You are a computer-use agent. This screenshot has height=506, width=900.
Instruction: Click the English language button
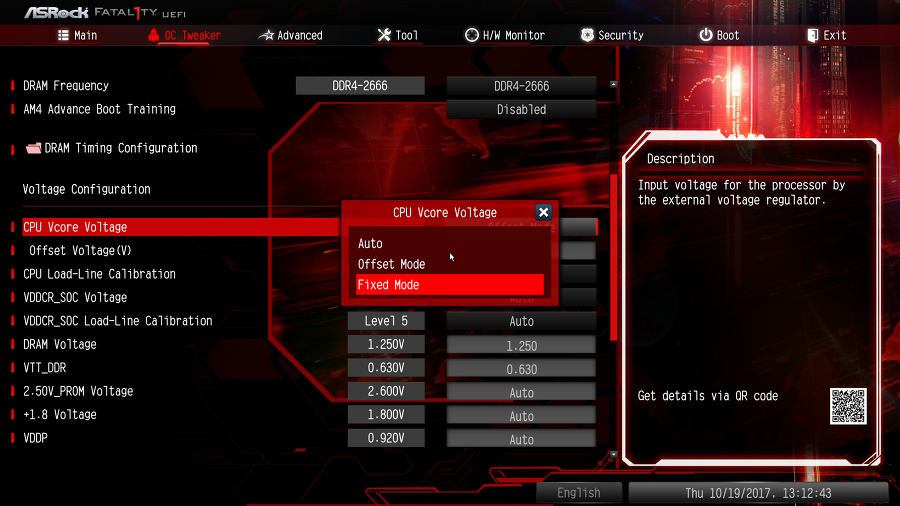pos(579,493)
